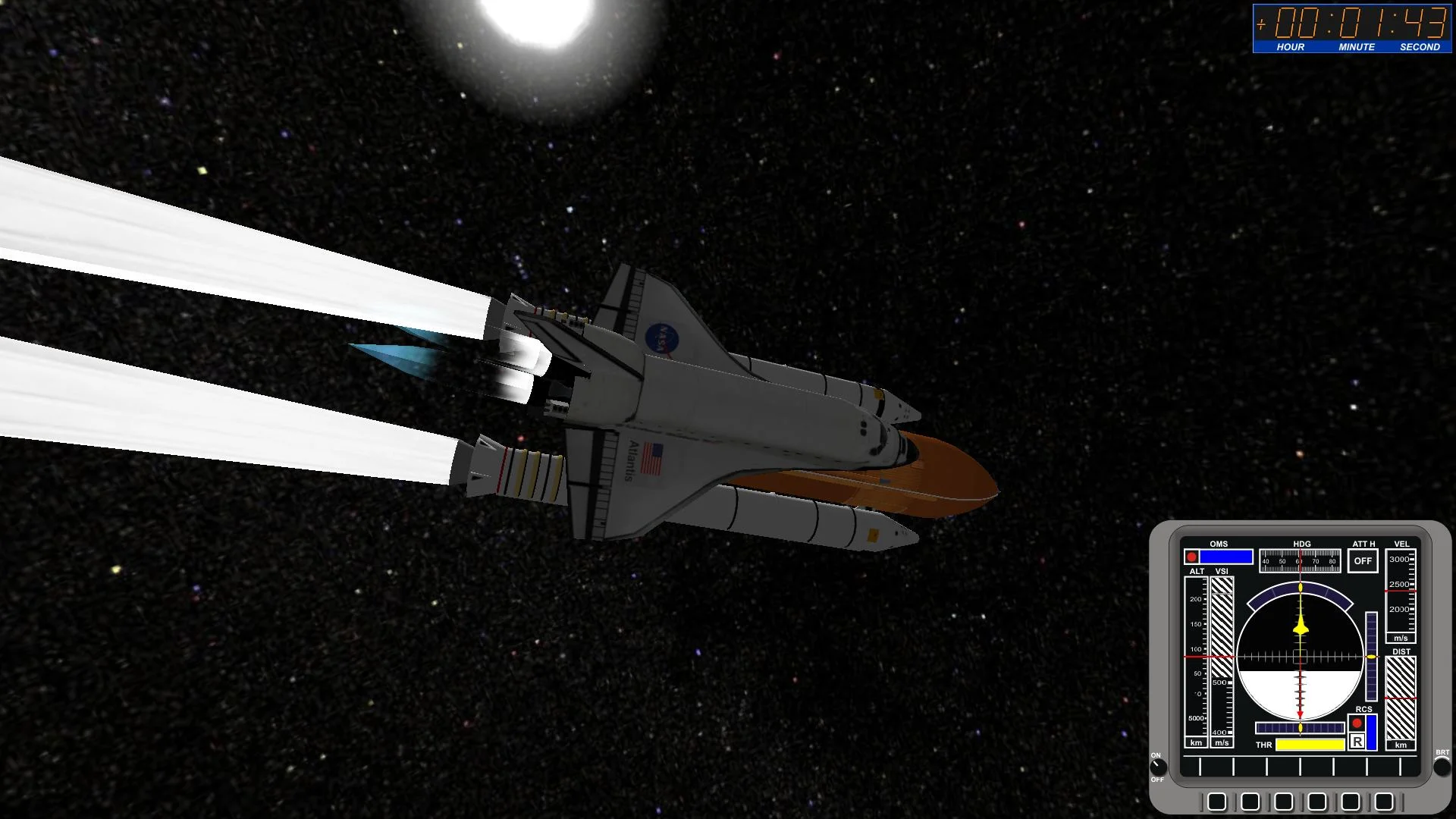Click the DIST distance gauge
The image size is (1456, 819).
[x=1401, y=698]
